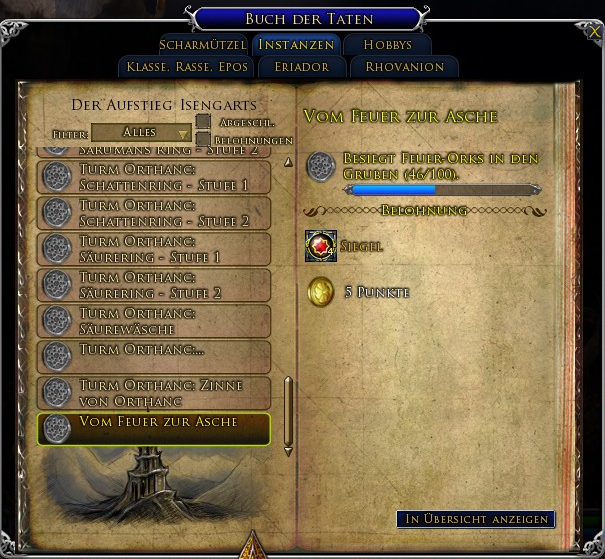The width and height of the screenshot is (605, 559).
Task: Switch to the Eriador tab
Action: [295, 67]
